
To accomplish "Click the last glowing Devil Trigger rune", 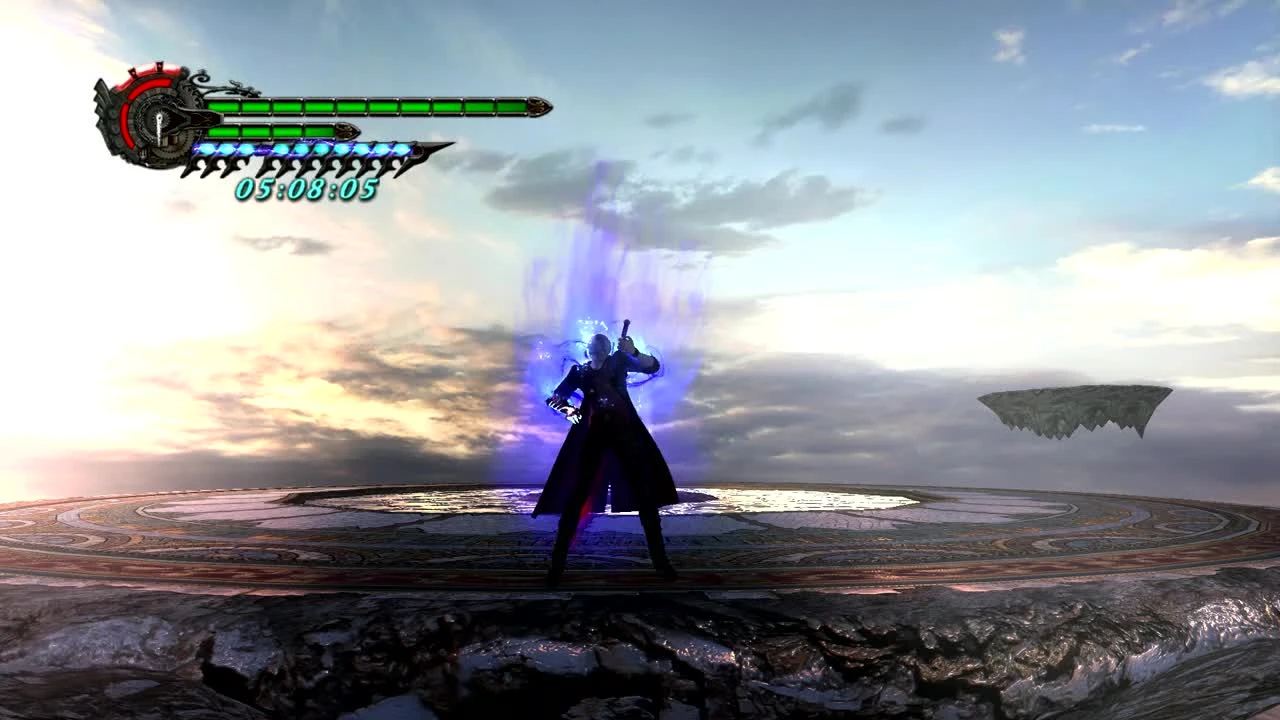I will [x=402, y=150].
